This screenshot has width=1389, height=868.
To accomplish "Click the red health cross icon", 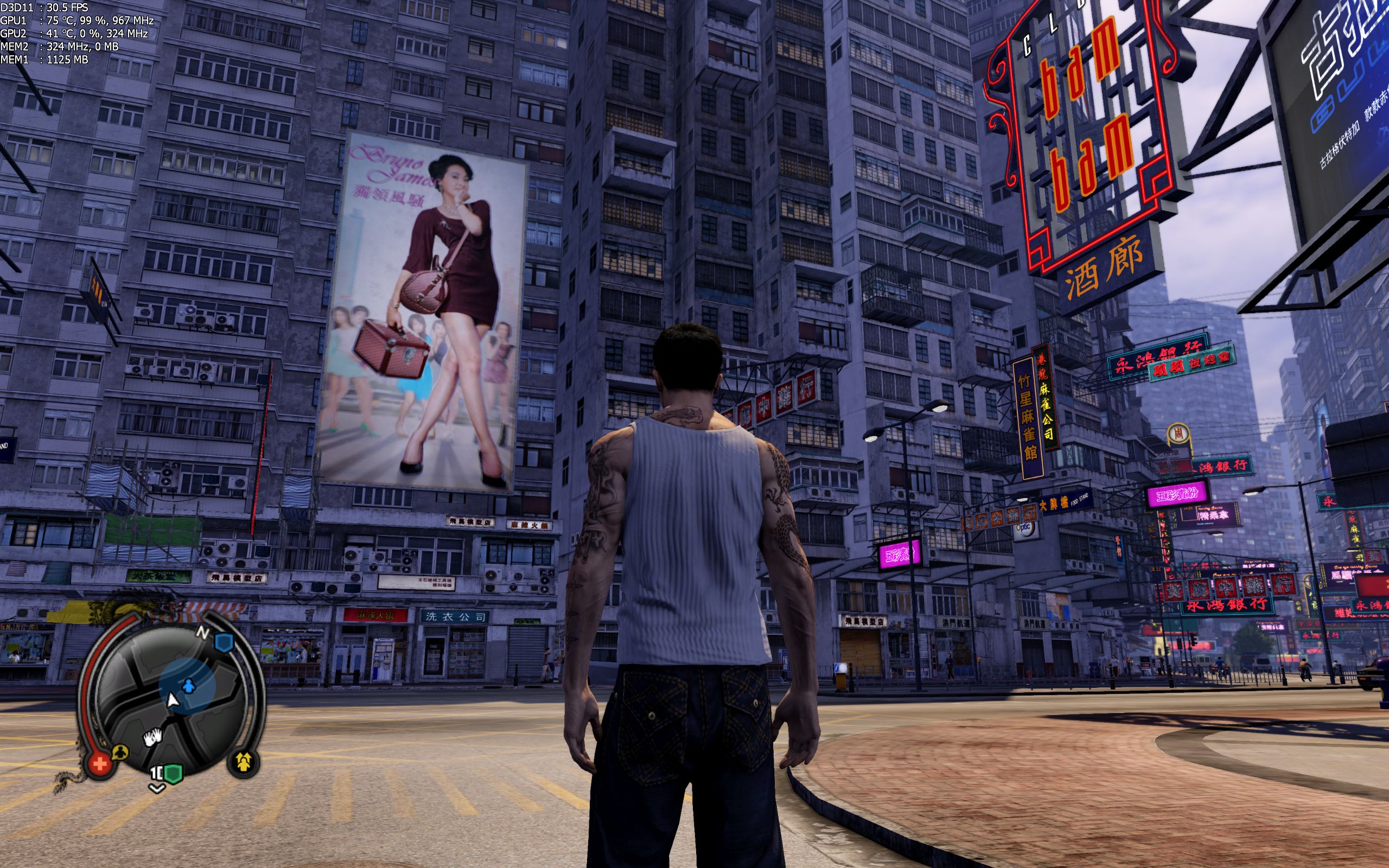I will point(100,764).
